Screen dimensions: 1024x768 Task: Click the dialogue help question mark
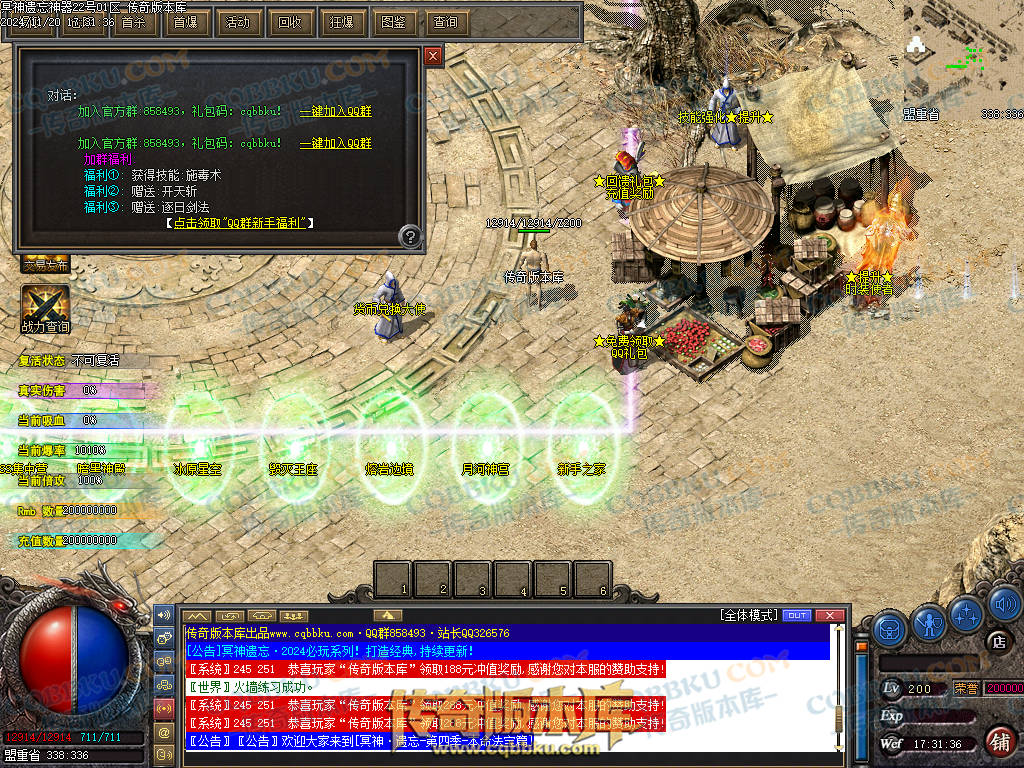(x=409, y=237)
